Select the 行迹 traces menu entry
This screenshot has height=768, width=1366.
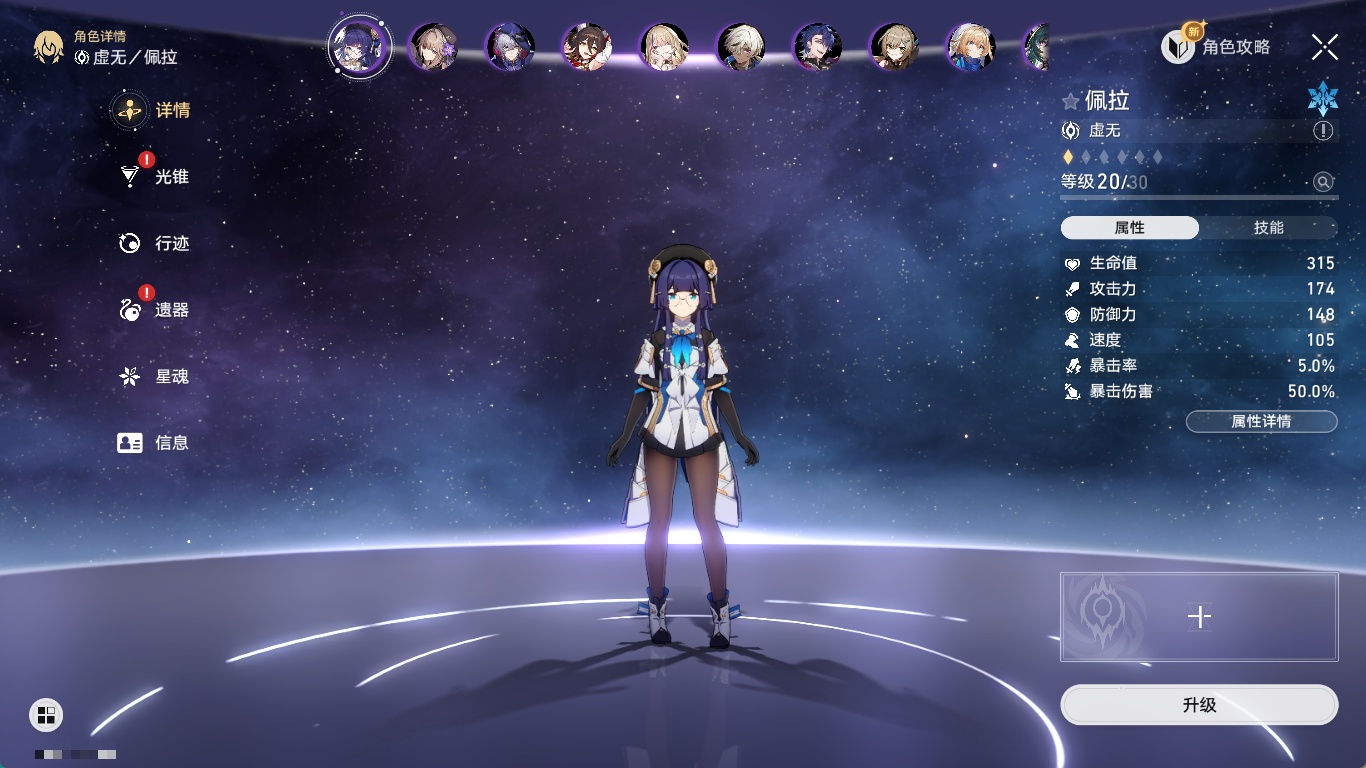click(x=155, y=243)
